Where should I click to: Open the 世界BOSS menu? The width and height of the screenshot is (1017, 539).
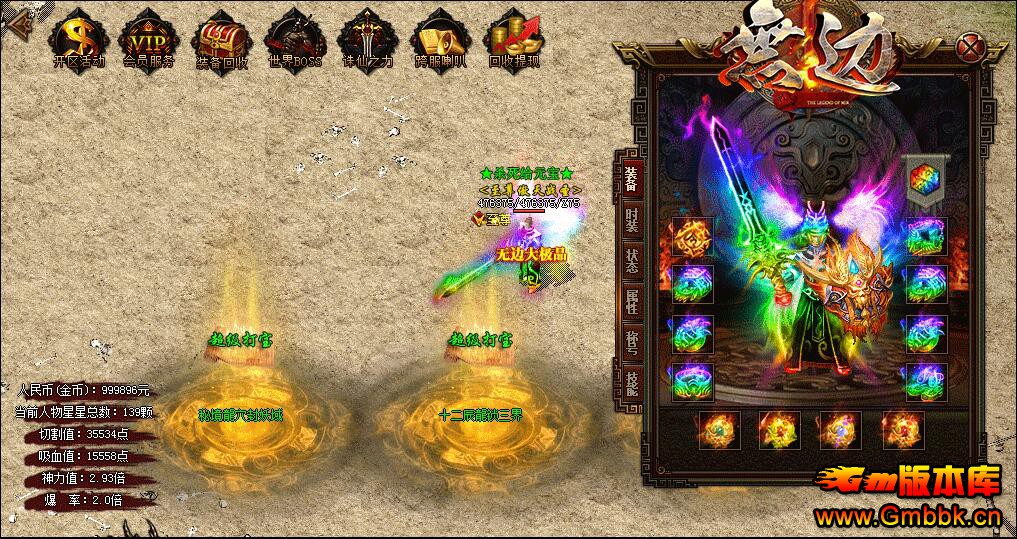(294, 38)
